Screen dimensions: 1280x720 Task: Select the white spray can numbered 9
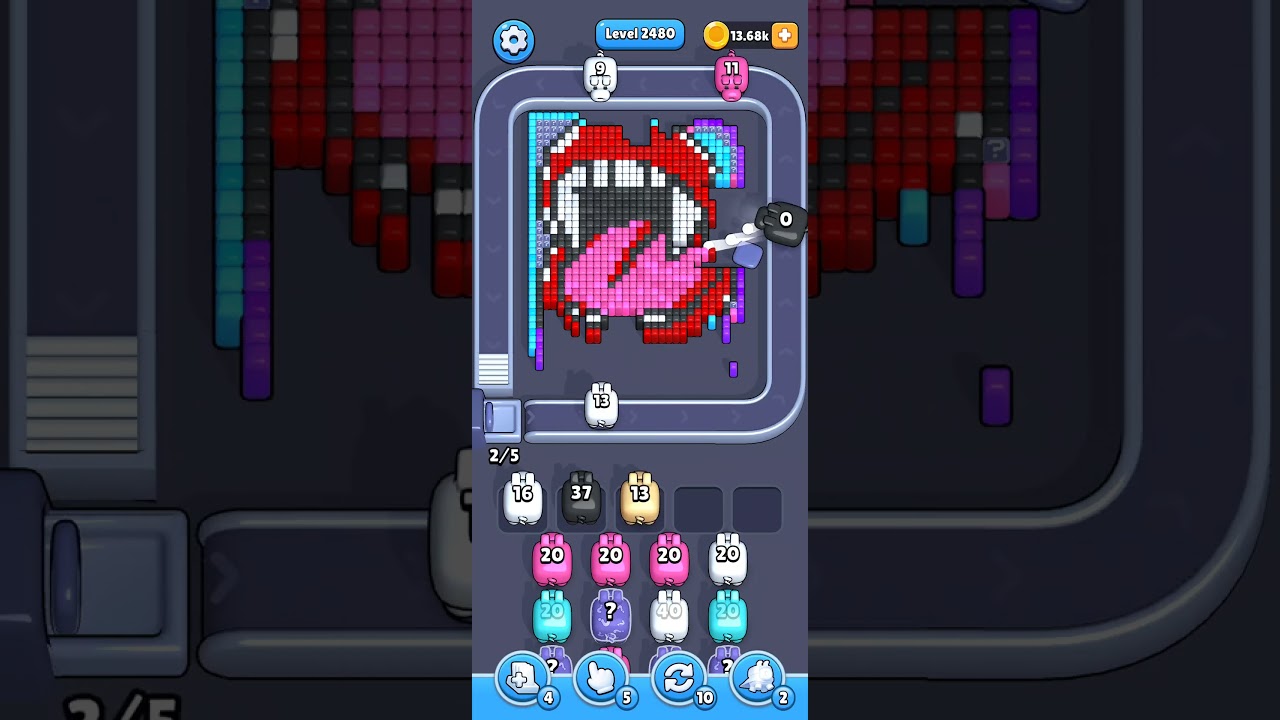(x=597, y=78)
